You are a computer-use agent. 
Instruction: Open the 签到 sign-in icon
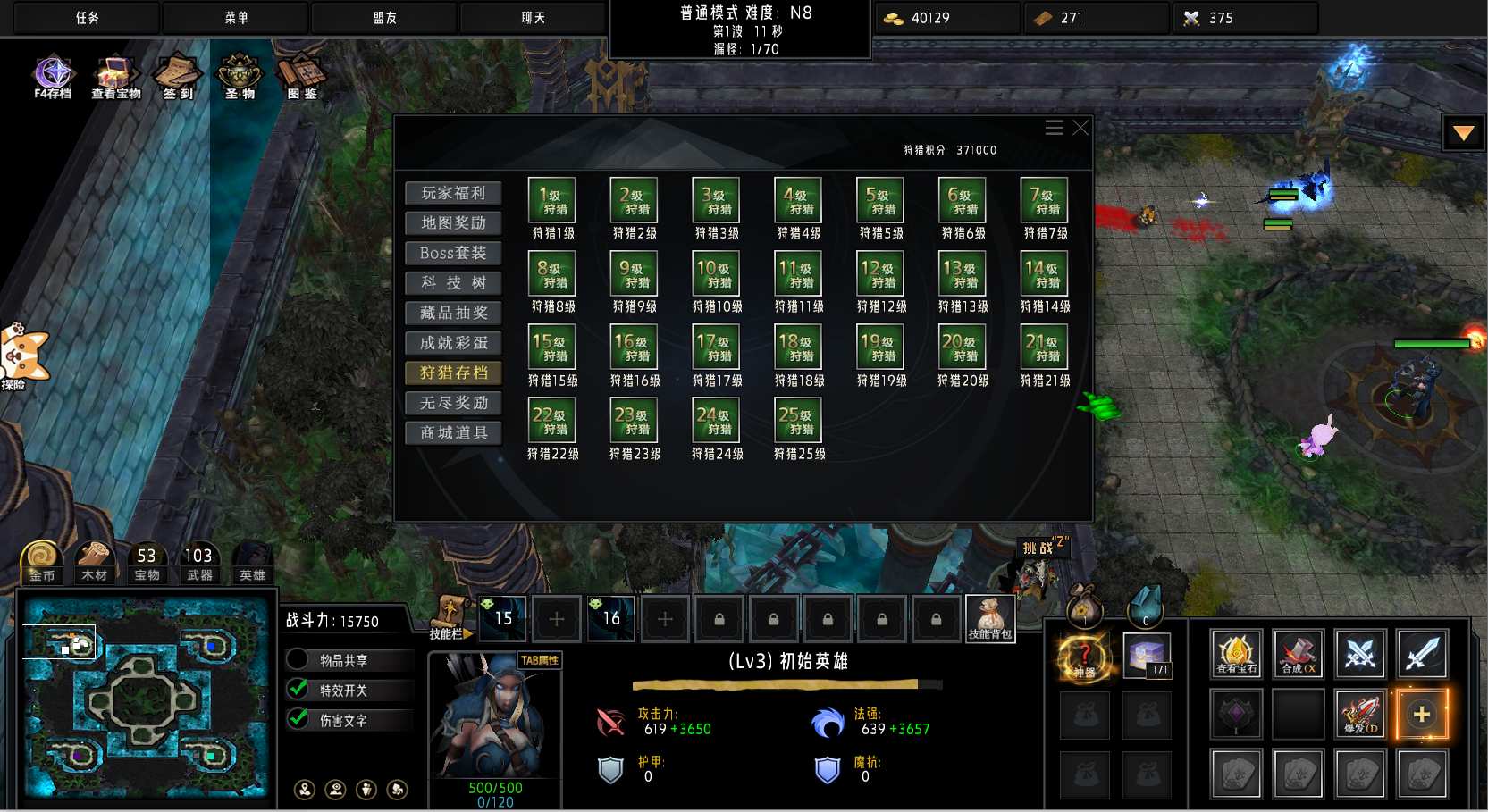(x=177, y=76)
